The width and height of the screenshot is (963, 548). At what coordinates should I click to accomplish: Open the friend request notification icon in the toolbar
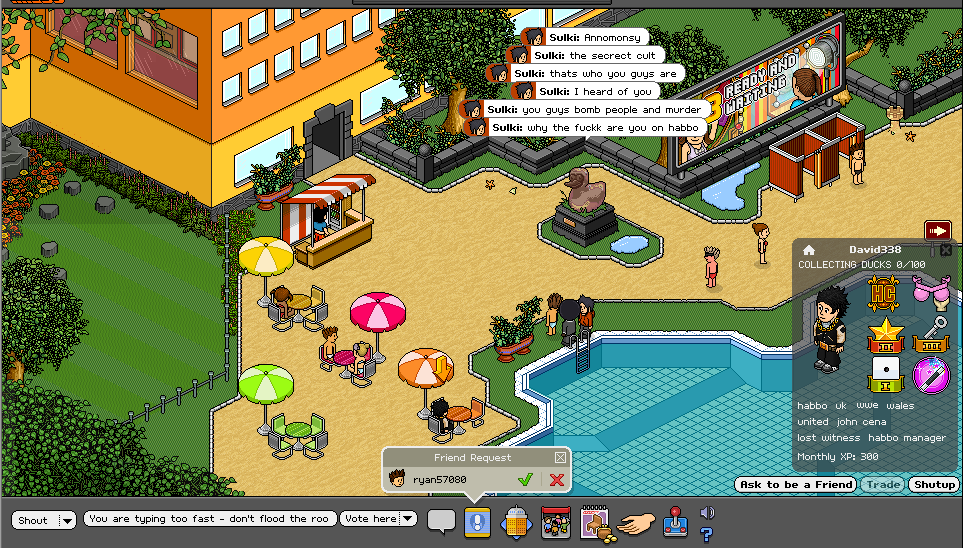click(x=477, y=522)
